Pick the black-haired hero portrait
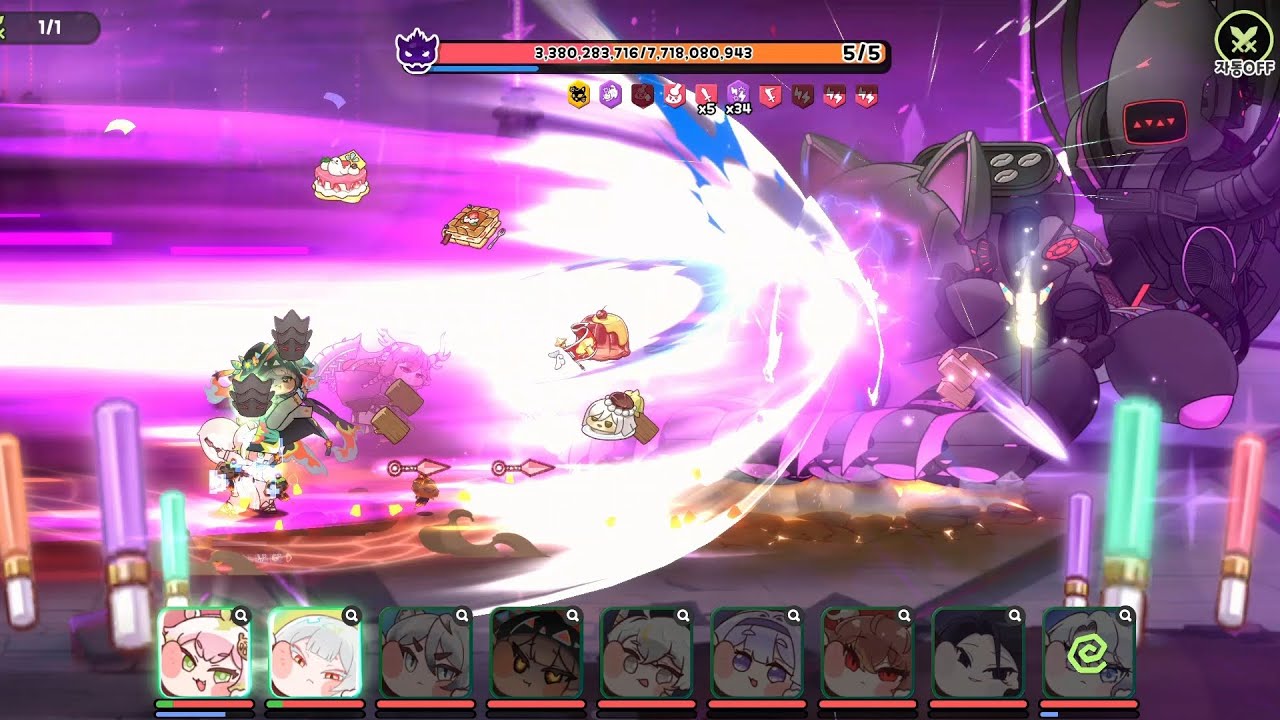This screenshot has width=1280, height=720. coord(978,654)
